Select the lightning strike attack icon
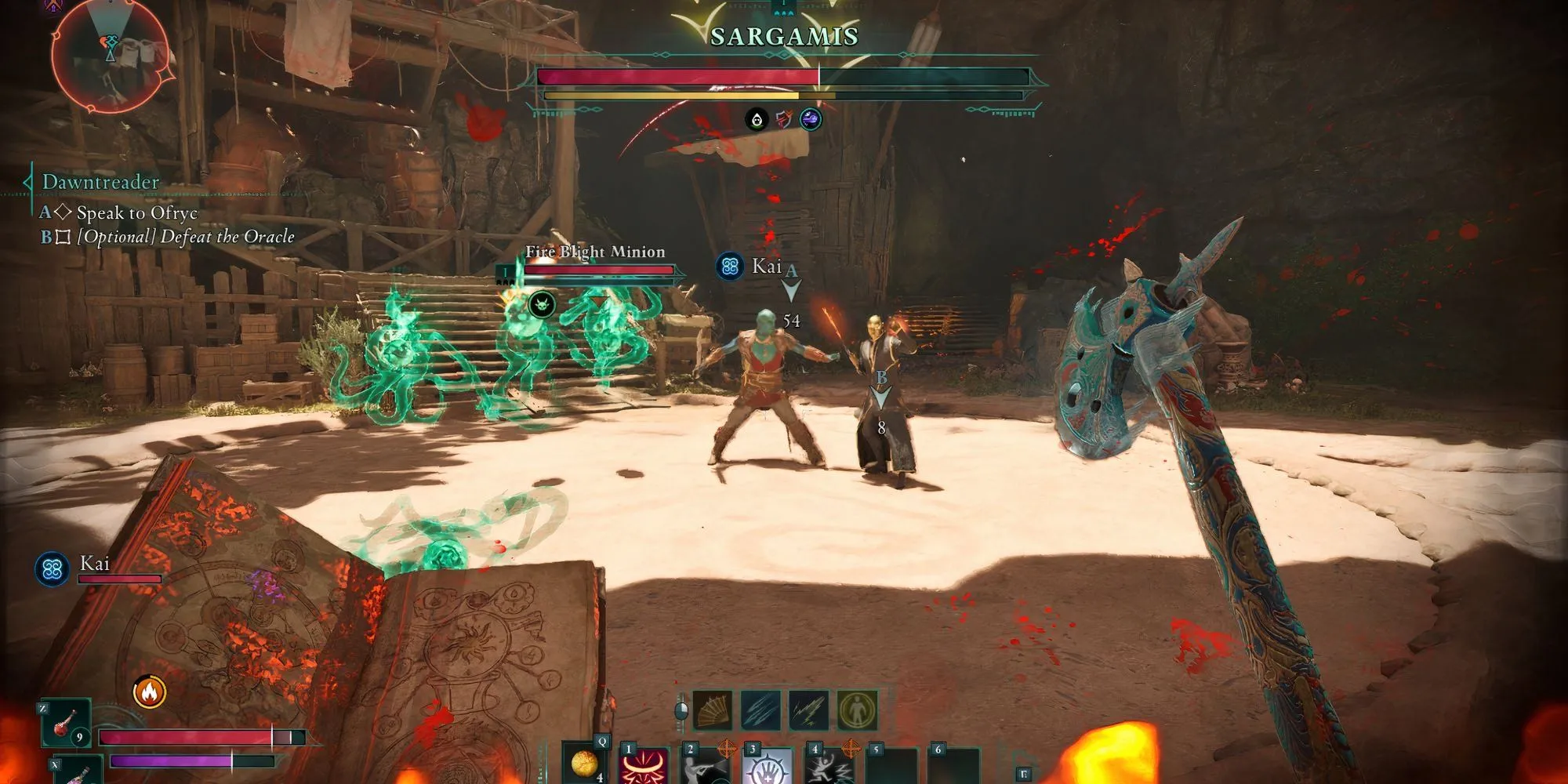This screenshot has height=784, width=1568. click(808, 710)
